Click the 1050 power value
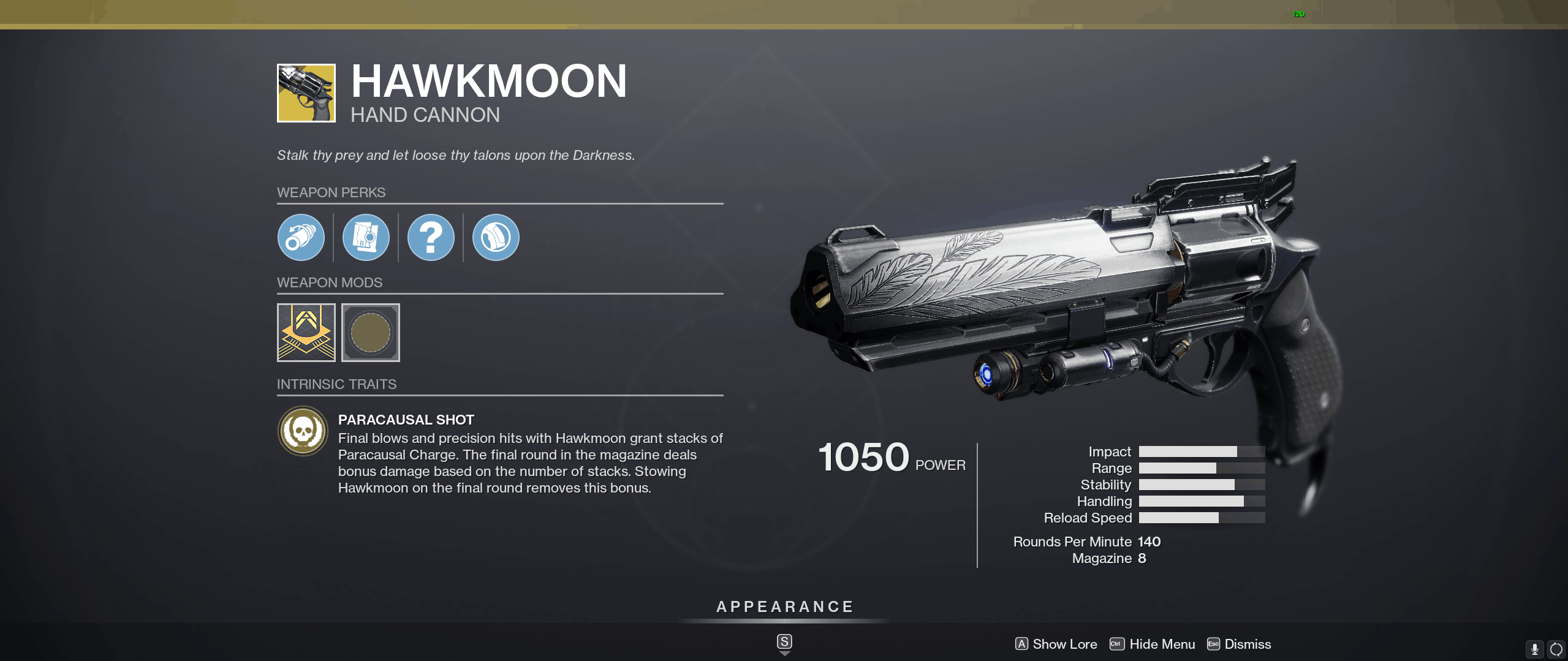This screenshot has height=661, width=1568. pyautogui.click(x=863, y=456)
